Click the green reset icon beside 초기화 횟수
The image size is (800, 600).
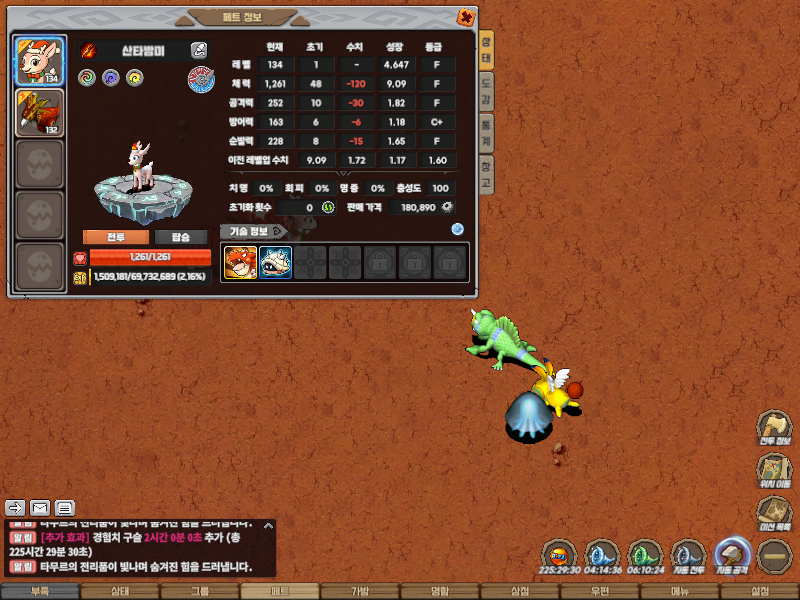(x=328, y=207)
